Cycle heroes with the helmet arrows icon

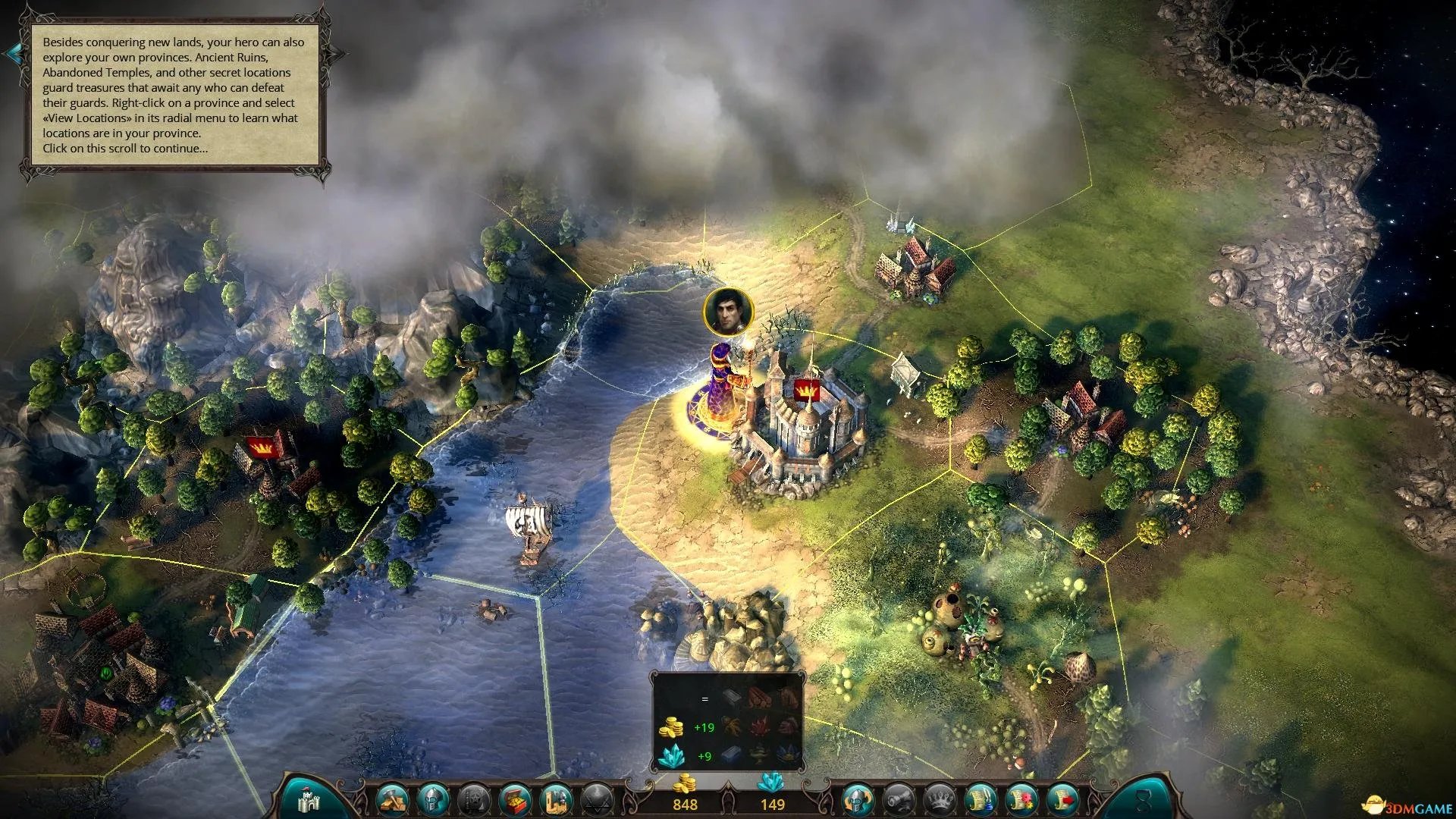click(858, 799)
